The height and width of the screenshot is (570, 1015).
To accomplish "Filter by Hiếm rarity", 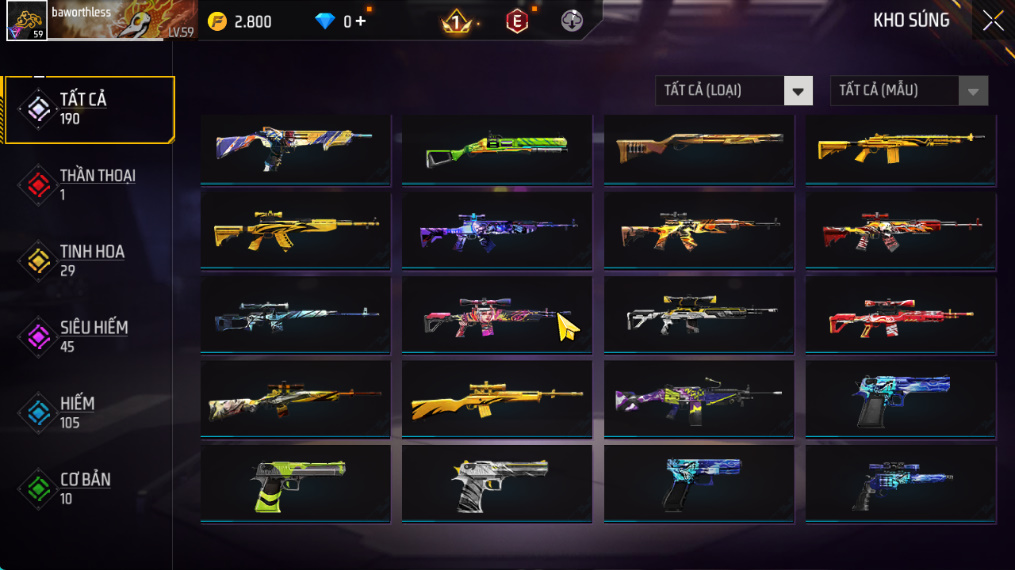I will (x=90, y=412).
